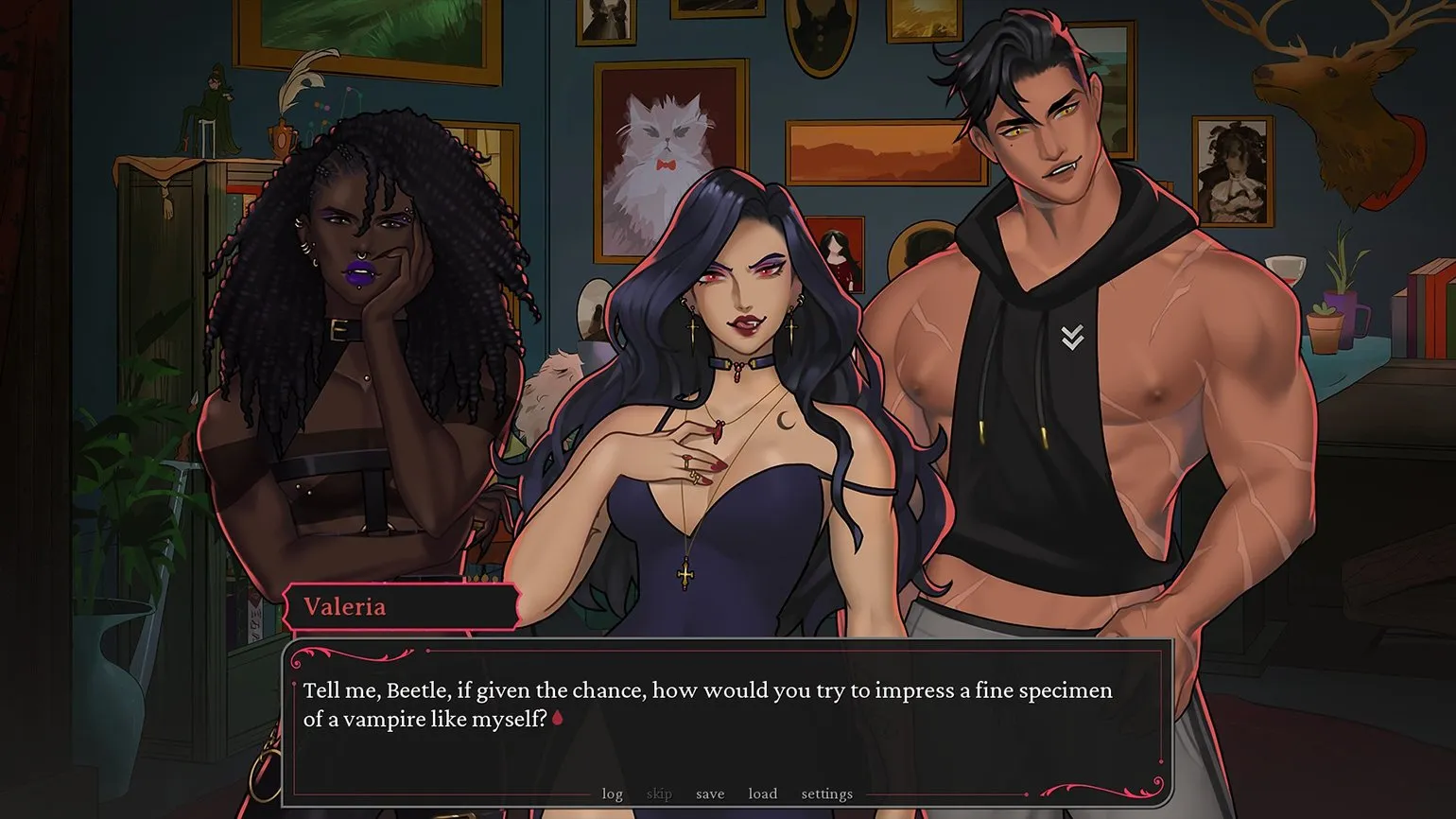The width and height of the screenshot is (1456, 819).
Task: Open the load menu
Action: pos(763,793)
